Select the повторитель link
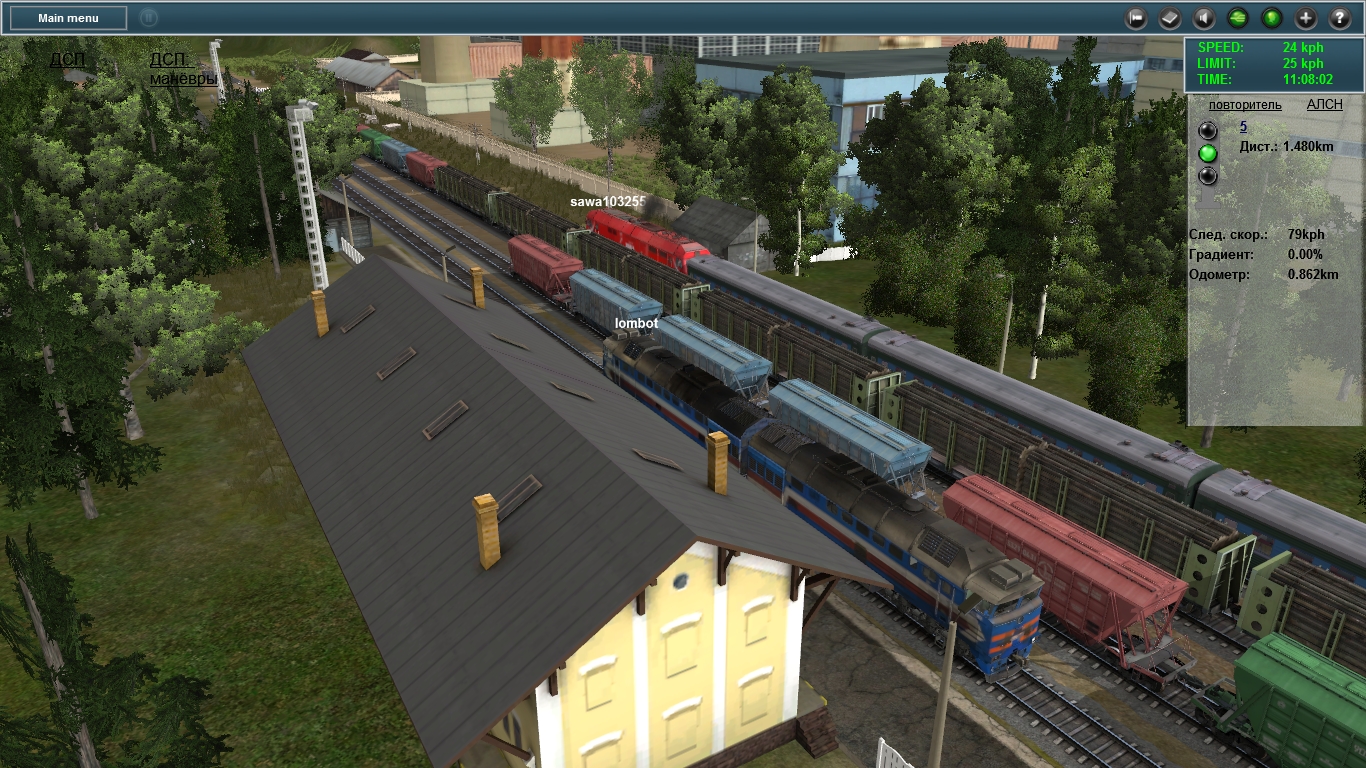The width and height of the screenshot is (1366, 768). pyautogui.click(x=1245, y=105)
